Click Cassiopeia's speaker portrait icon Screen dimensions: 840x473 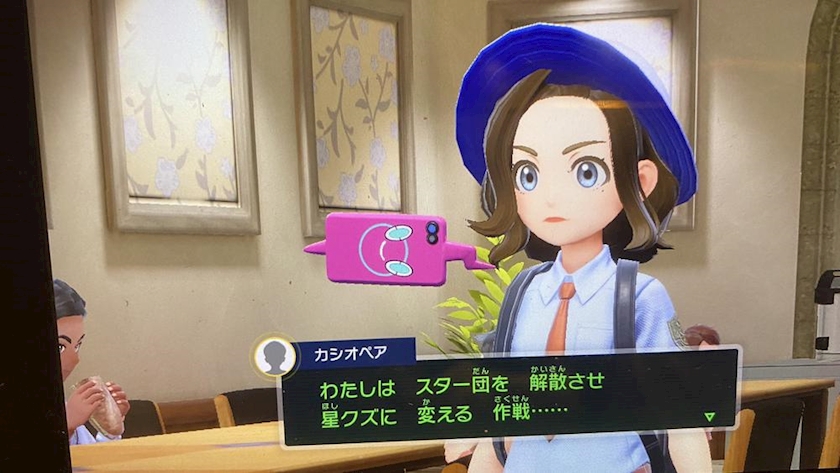tap(275, 357)
